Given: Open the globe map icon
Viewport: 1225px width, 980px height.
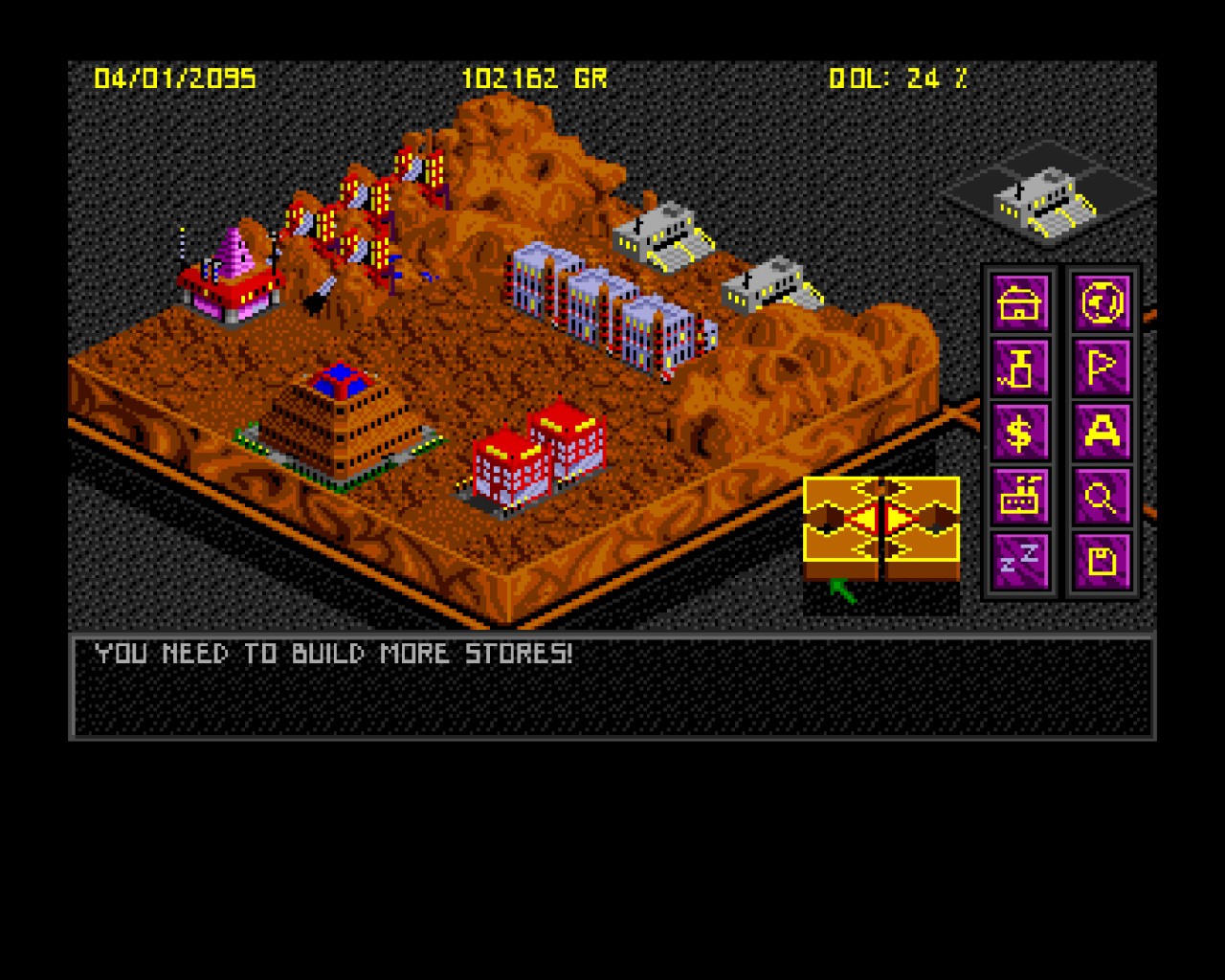Looking at the screenshot, I should 1102,303.
